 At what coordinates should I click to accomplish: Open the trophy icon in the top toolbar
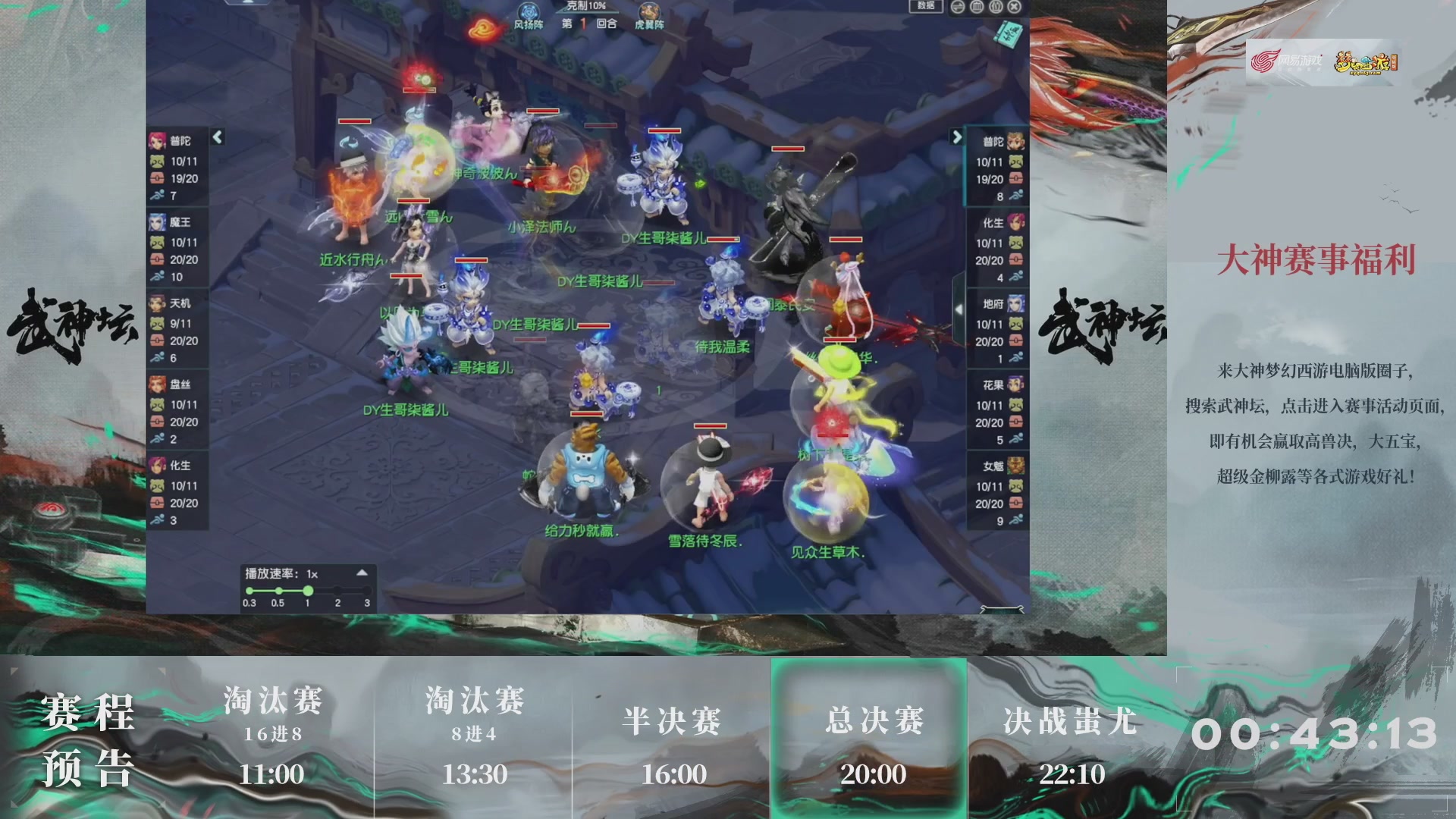976,6
